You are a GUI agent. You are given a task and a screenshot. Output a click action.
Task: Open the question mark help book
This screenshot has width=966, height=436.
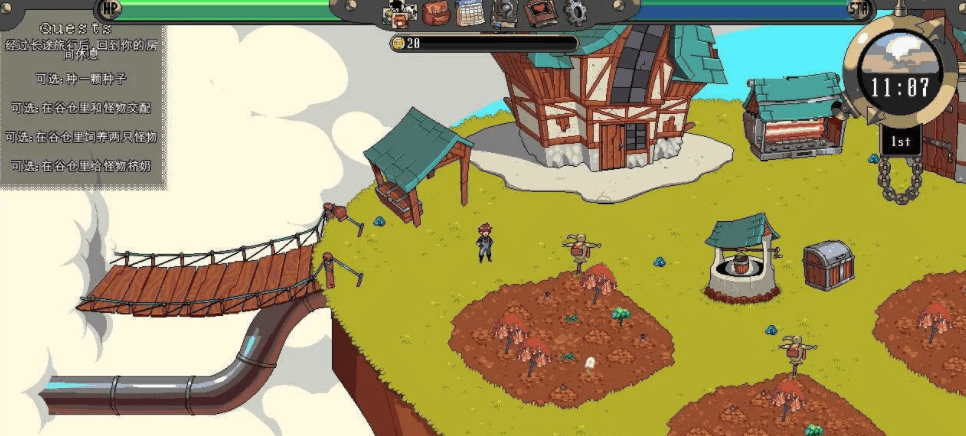tap(504, 13)
